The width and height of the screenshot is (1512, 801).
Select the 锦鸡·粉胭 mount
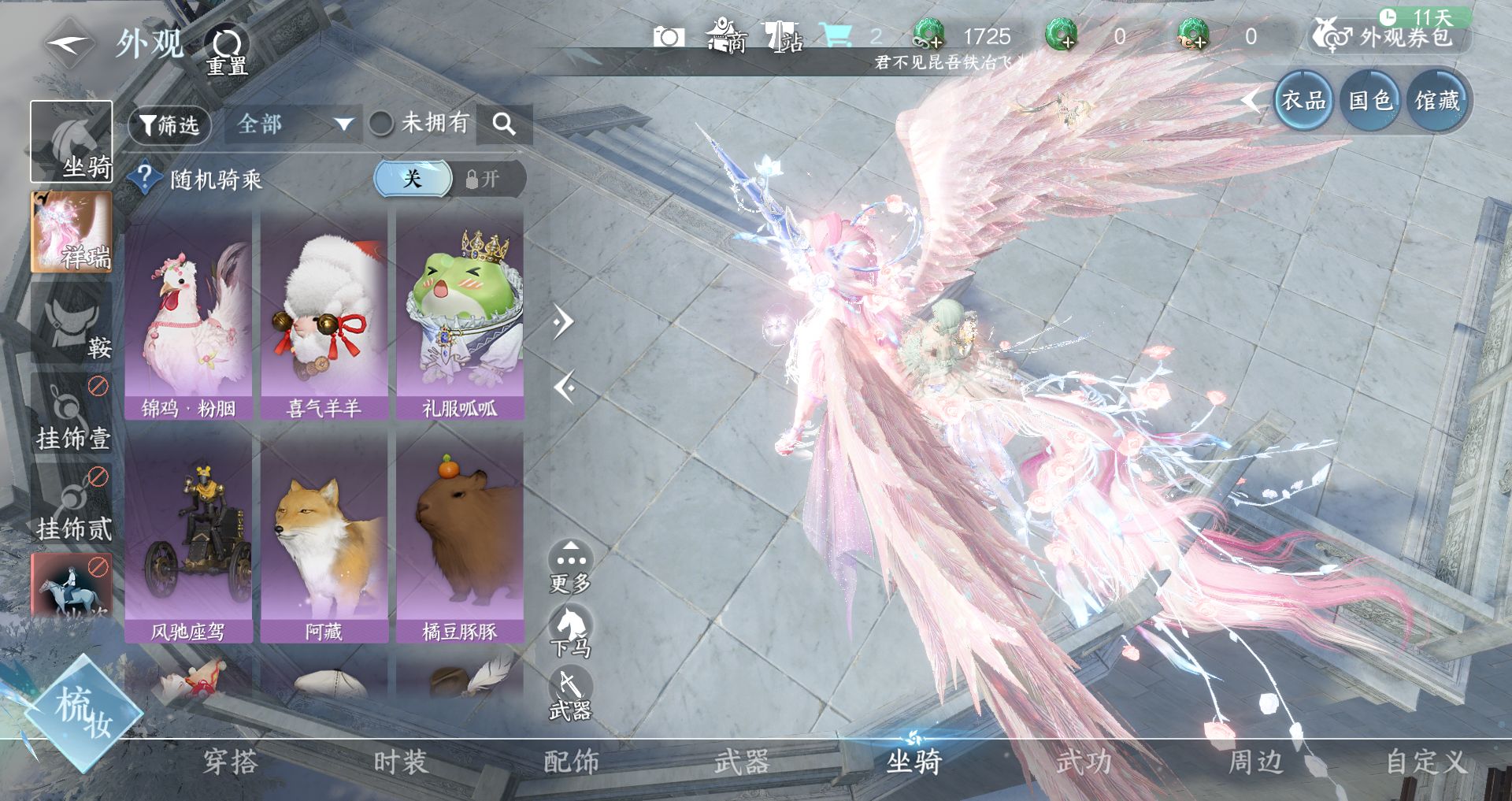(x=188, y=313)
